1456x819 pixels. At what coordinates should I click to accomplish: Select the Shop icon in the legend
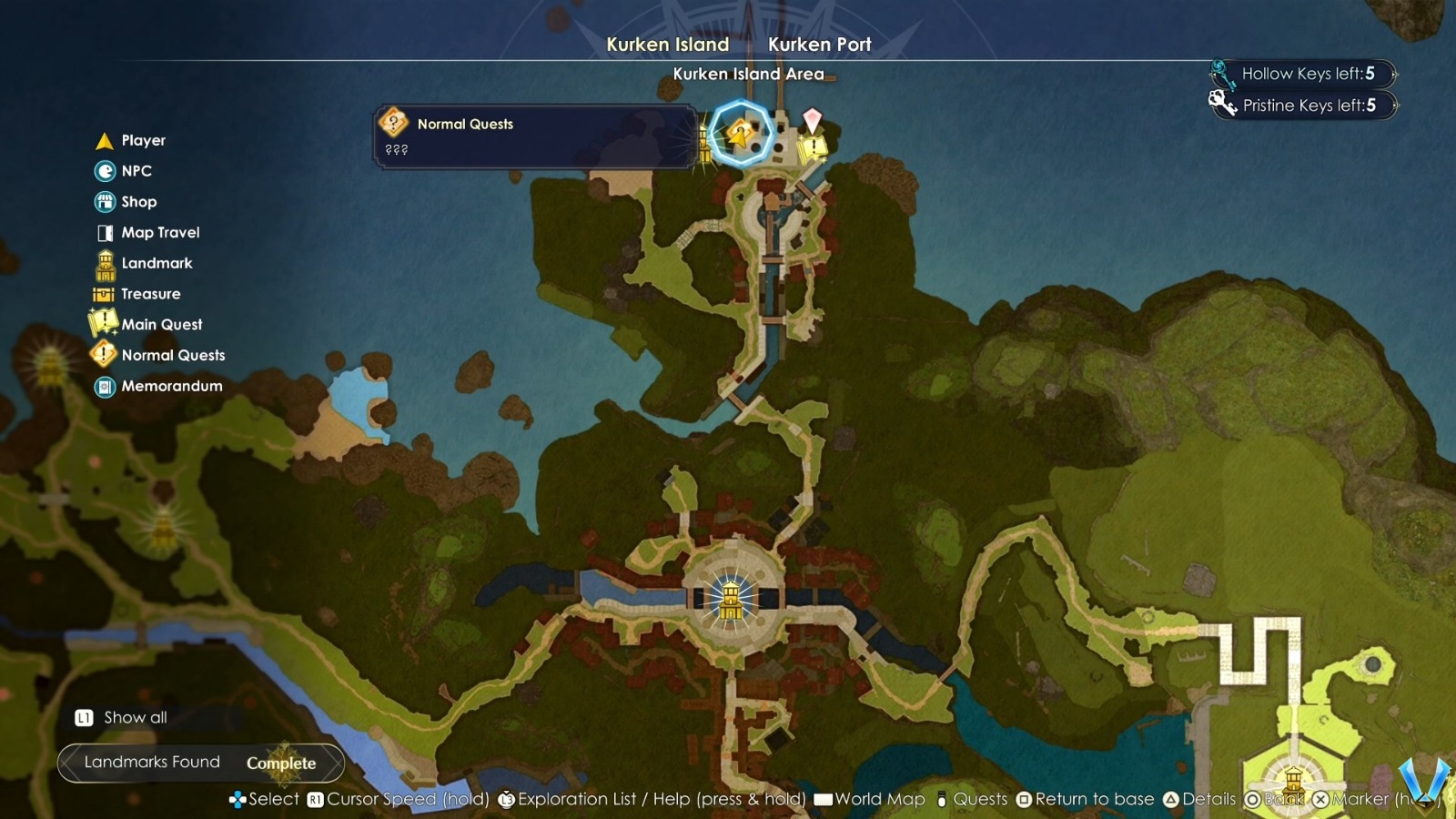point(104,201)
